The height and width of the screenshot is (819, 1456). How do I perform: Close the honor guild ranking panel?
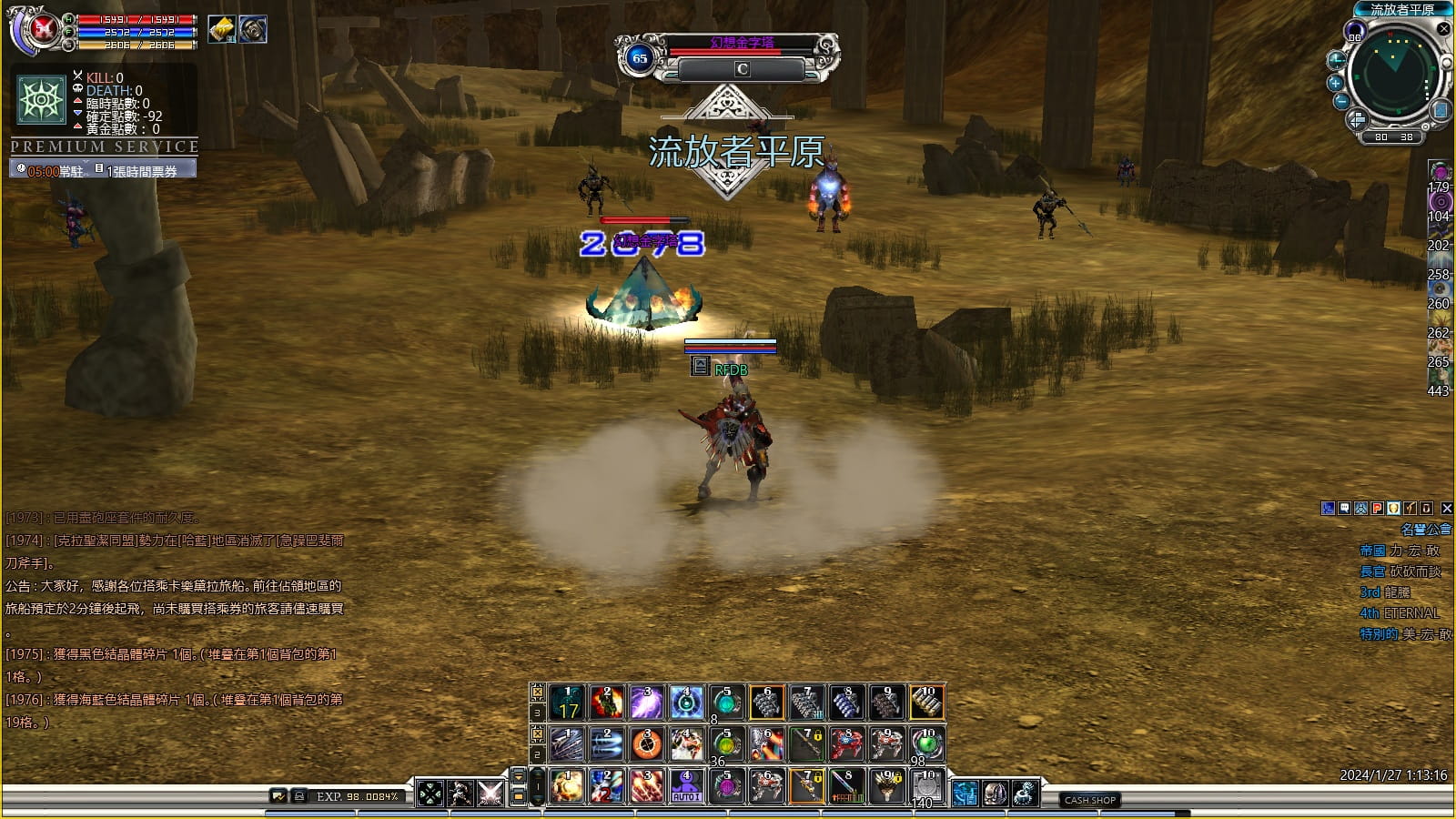tap(1447, 509)
